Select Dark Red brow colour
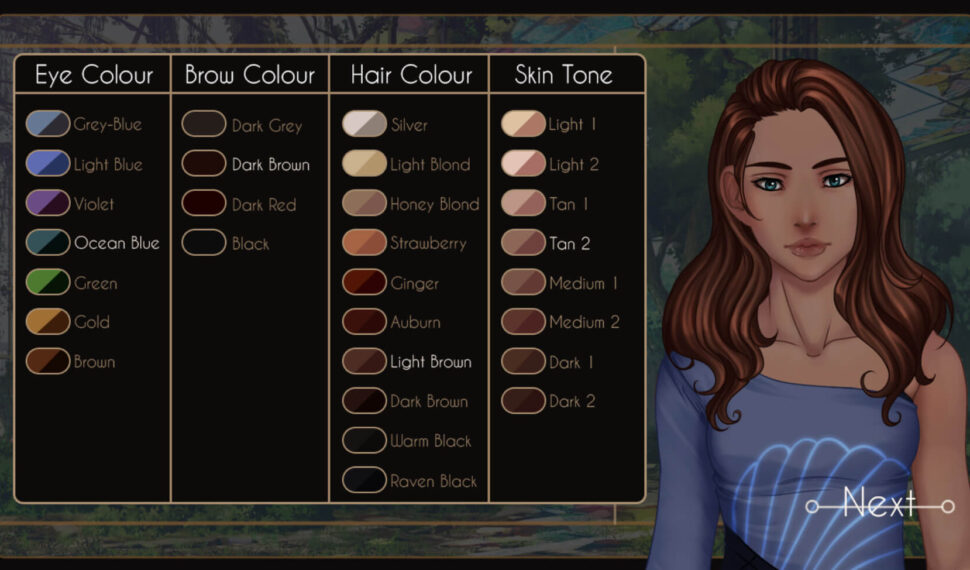This screenshot has height=570, width=970. 204,204
